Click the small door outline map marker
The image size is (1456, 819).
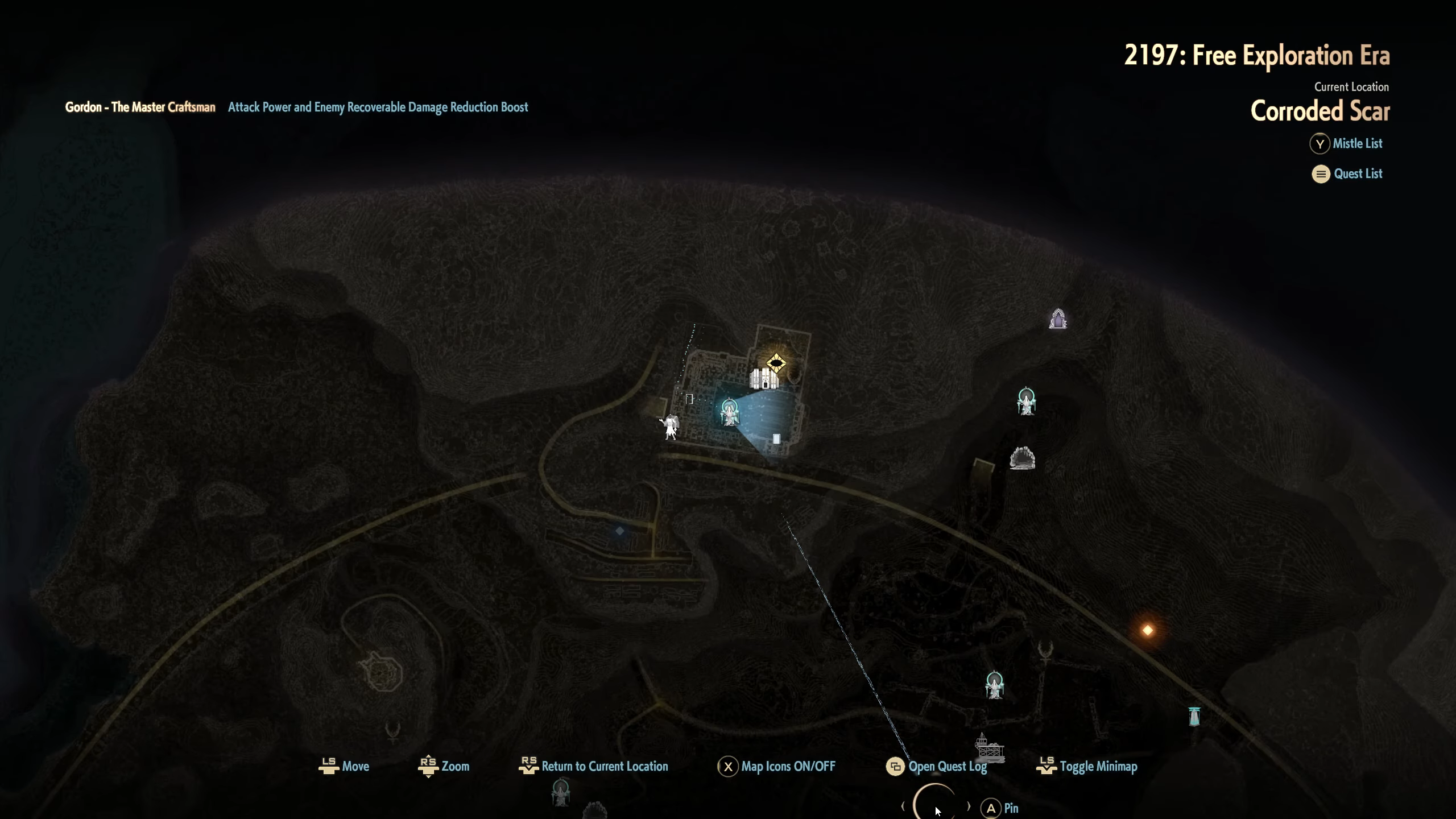pos(689,399)
